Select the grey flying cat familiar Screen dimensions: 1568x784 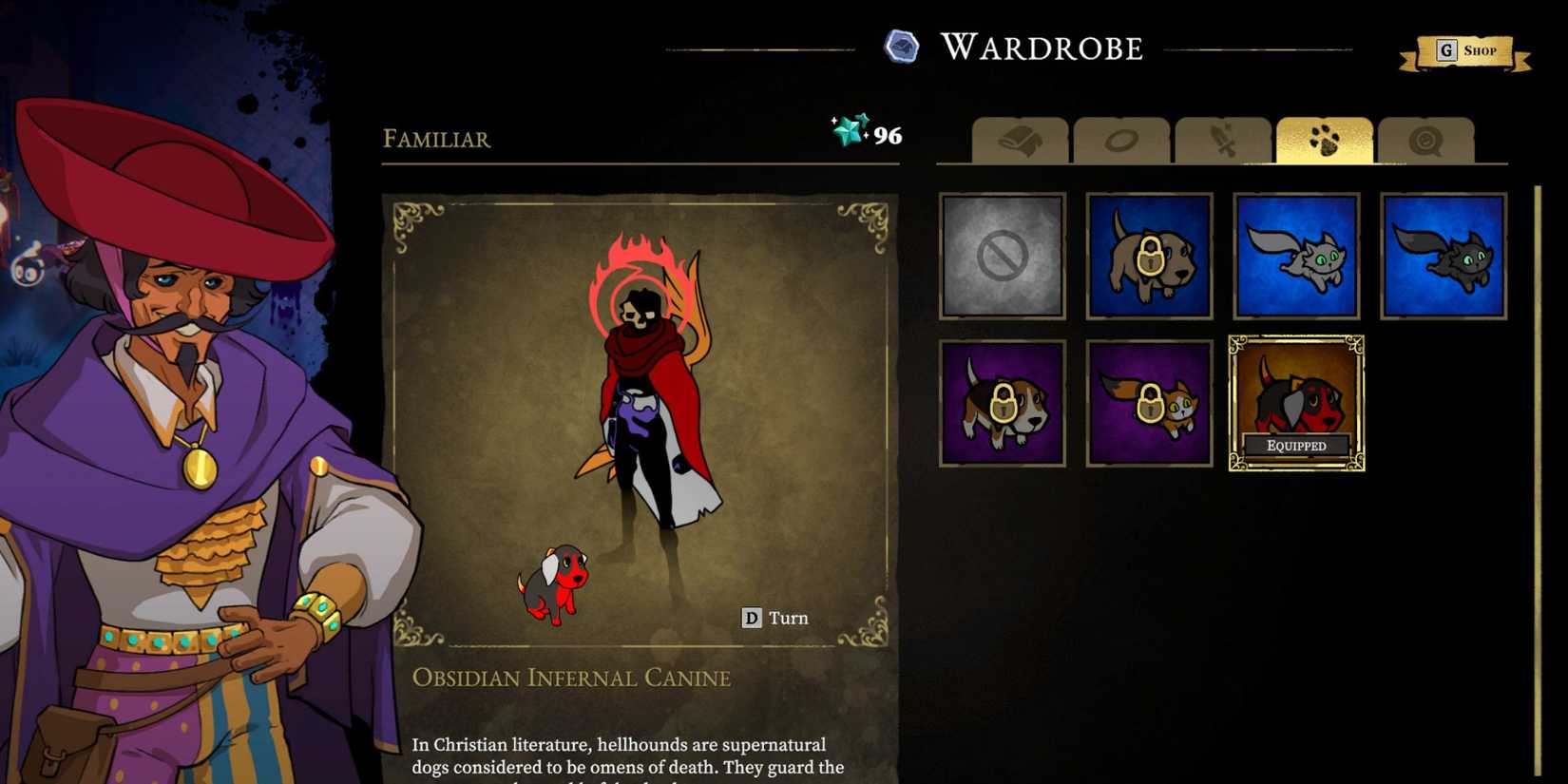(x=1295, y=255)
